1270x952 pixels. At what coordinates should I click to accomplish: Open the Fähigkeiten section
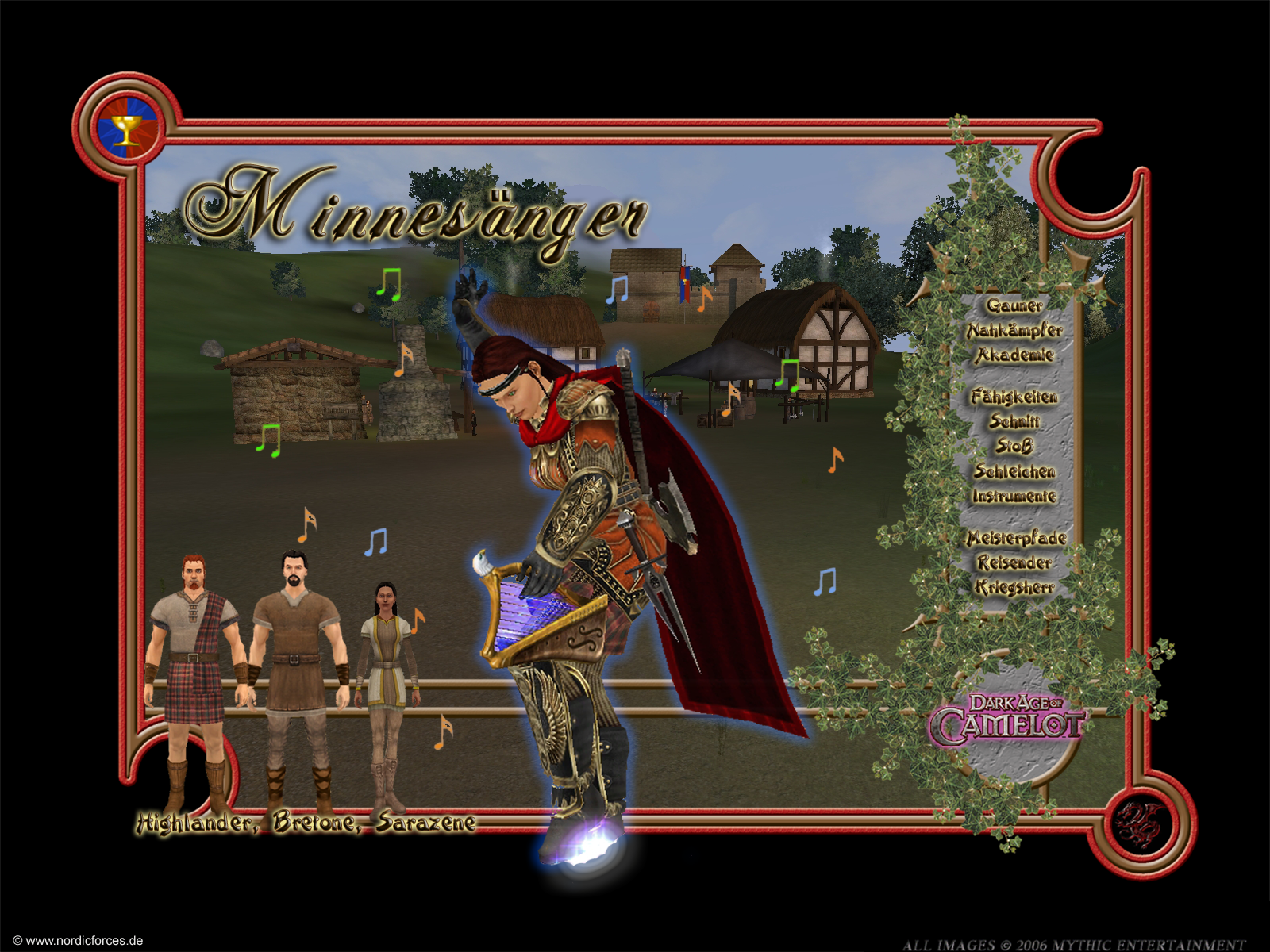coord(1014,397)
